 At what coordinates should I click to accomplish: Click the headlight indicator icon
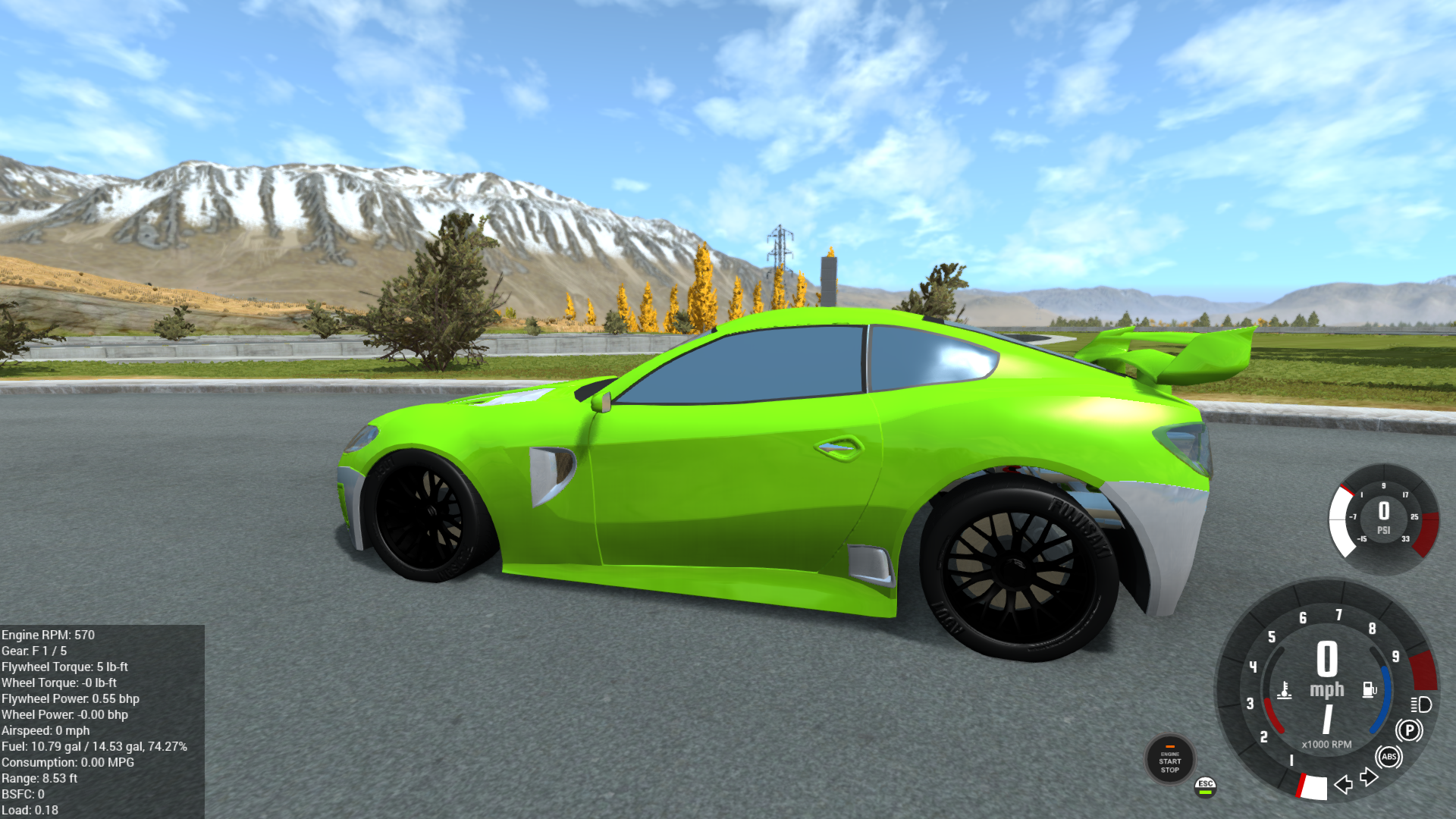point(1420,705)
